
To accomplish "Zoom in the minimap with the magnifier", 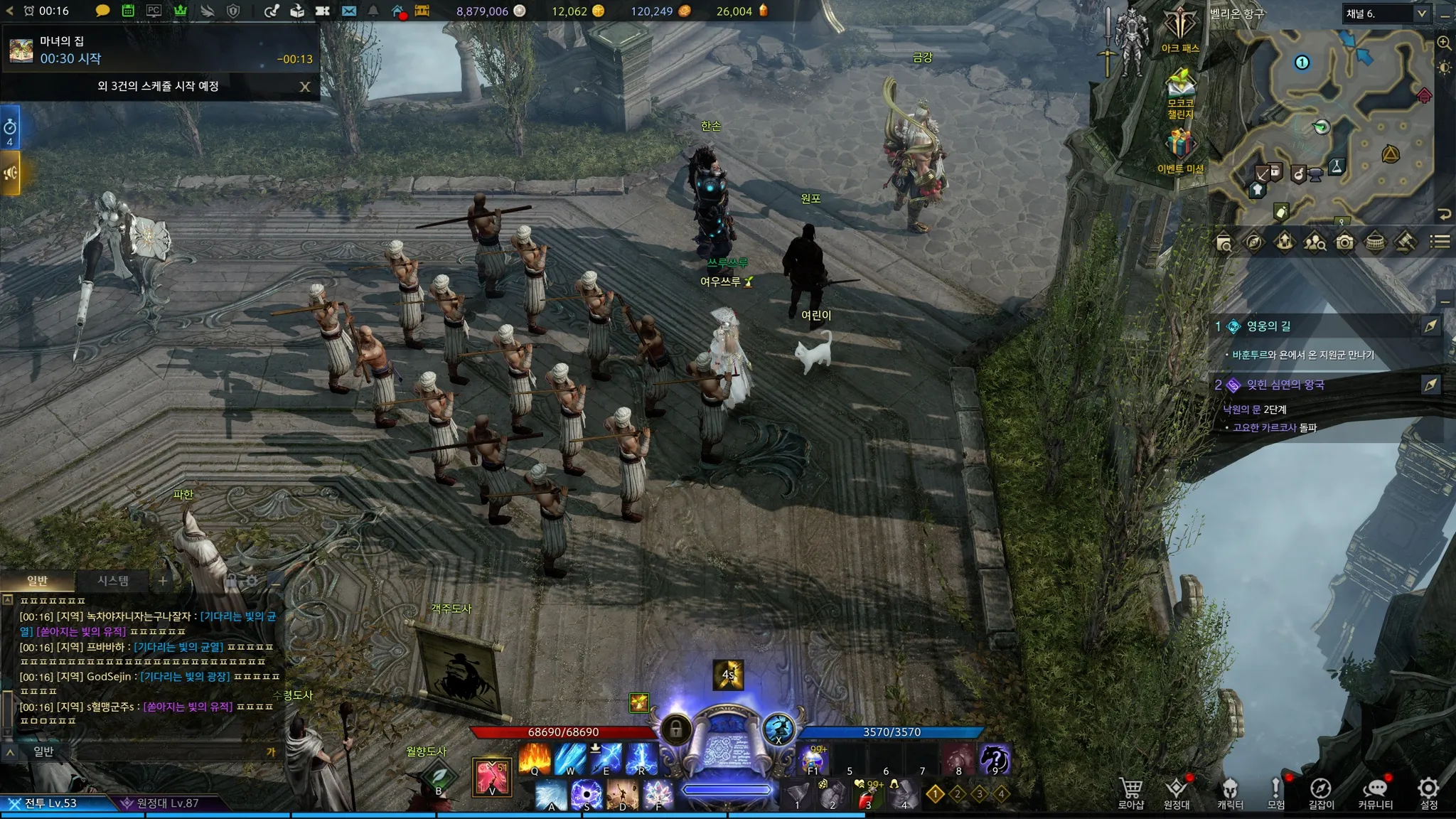I will 1444,43.
